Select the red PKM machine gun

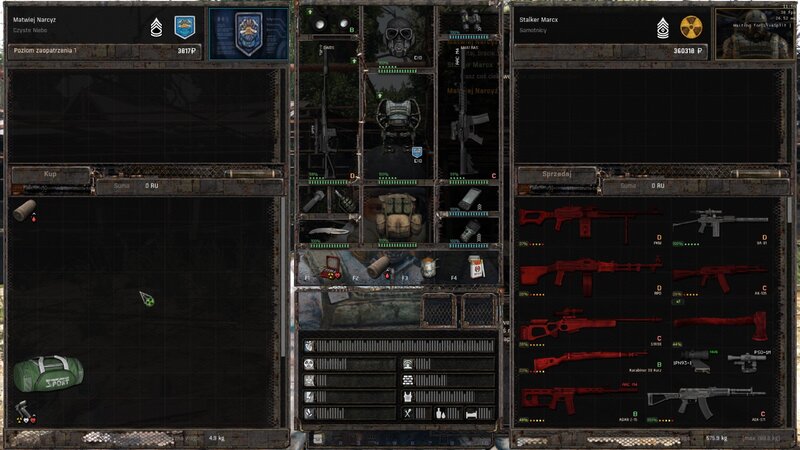(585, 223)
